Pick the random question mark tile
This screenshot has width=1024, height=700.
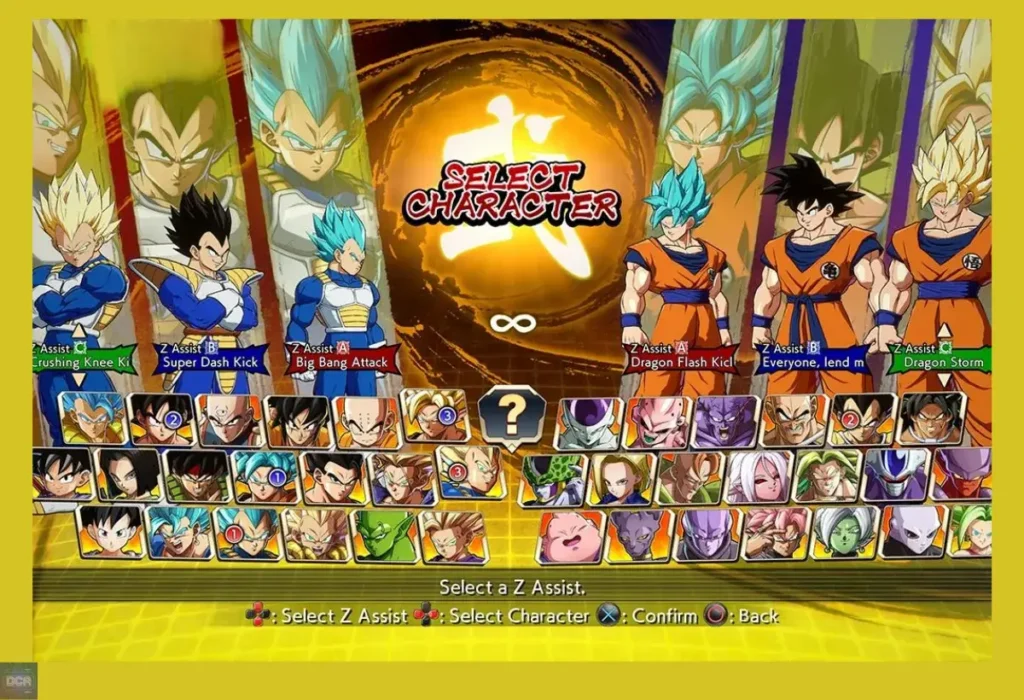coord(511,414)
